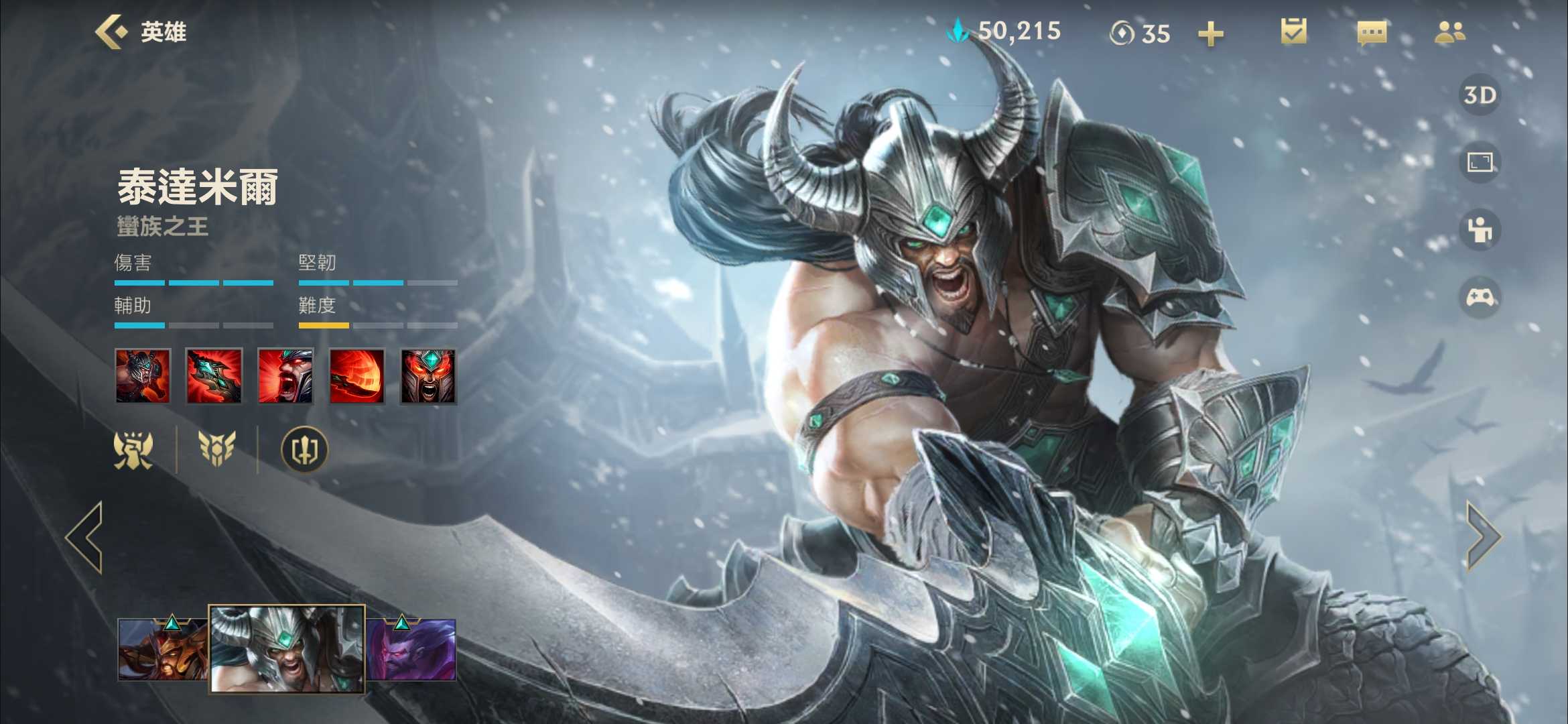Viewport: 1568px width, 724px height.
Task: Select the purple demon skin thumbnail
Action: point(411,649)
